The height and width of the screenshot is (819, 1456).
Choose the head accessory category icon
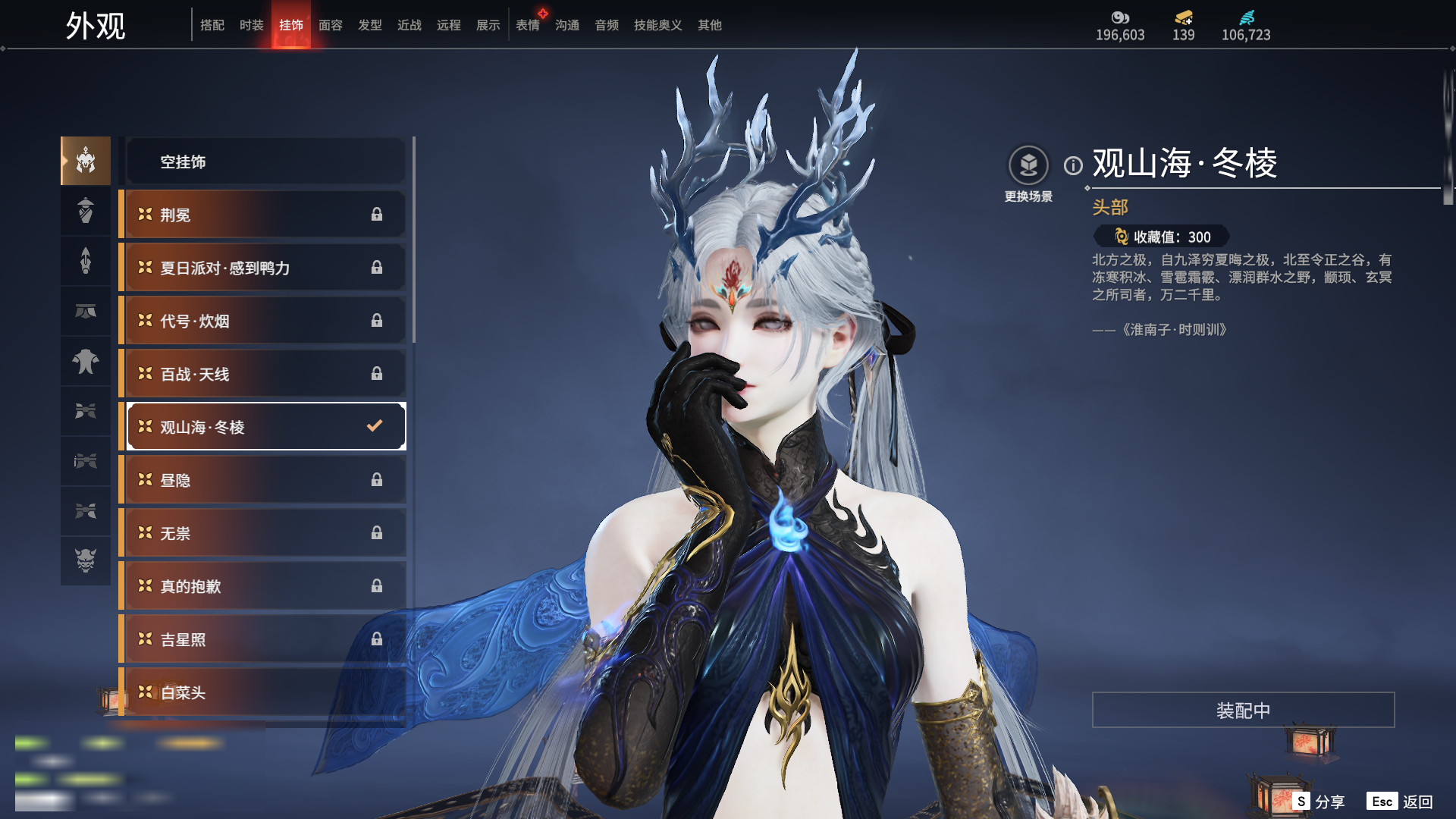pos(86,161)
